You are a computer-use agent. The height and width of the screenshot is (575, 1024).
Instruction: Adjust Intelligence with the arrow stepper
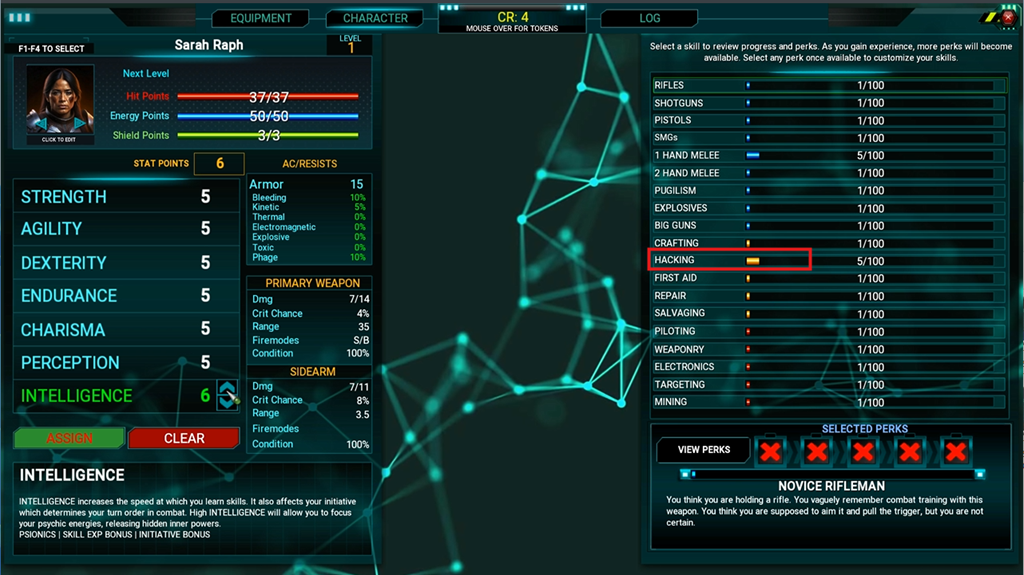(227, 395)
